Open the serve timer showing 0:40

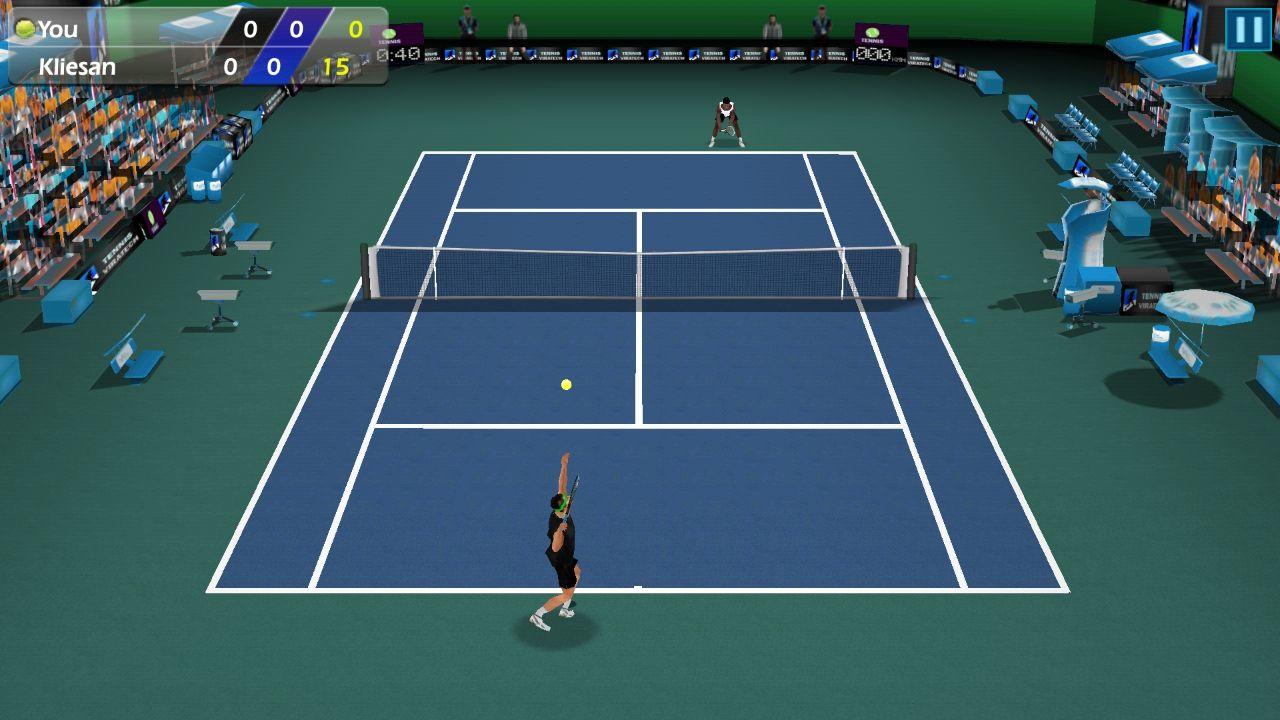[x=398, y=55]
